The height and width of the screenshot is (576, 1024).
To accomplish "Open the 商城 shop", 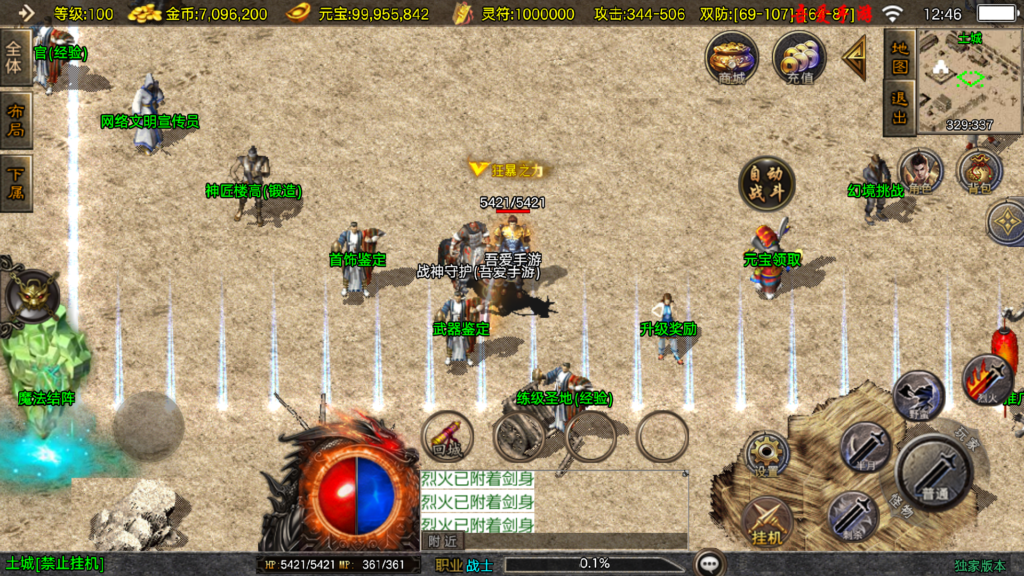I will (x=732, y=57).
